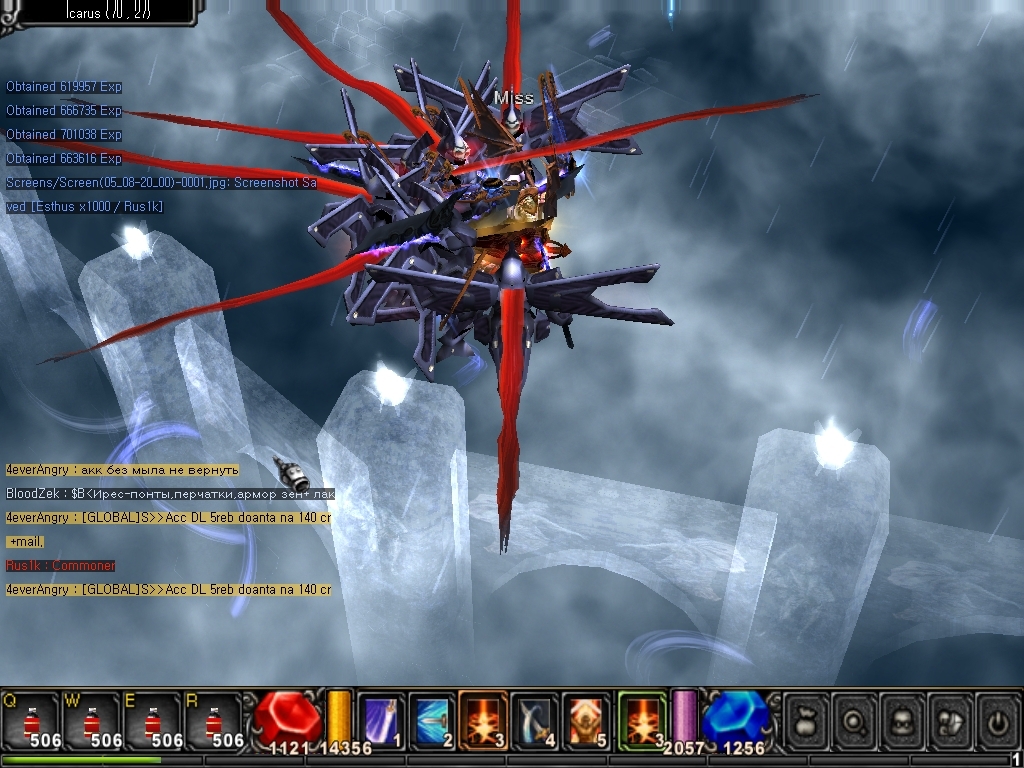Activate the raised-arms warrior skill, slot 5
This screenshot has width=1024, height=768.
(587, 719)
